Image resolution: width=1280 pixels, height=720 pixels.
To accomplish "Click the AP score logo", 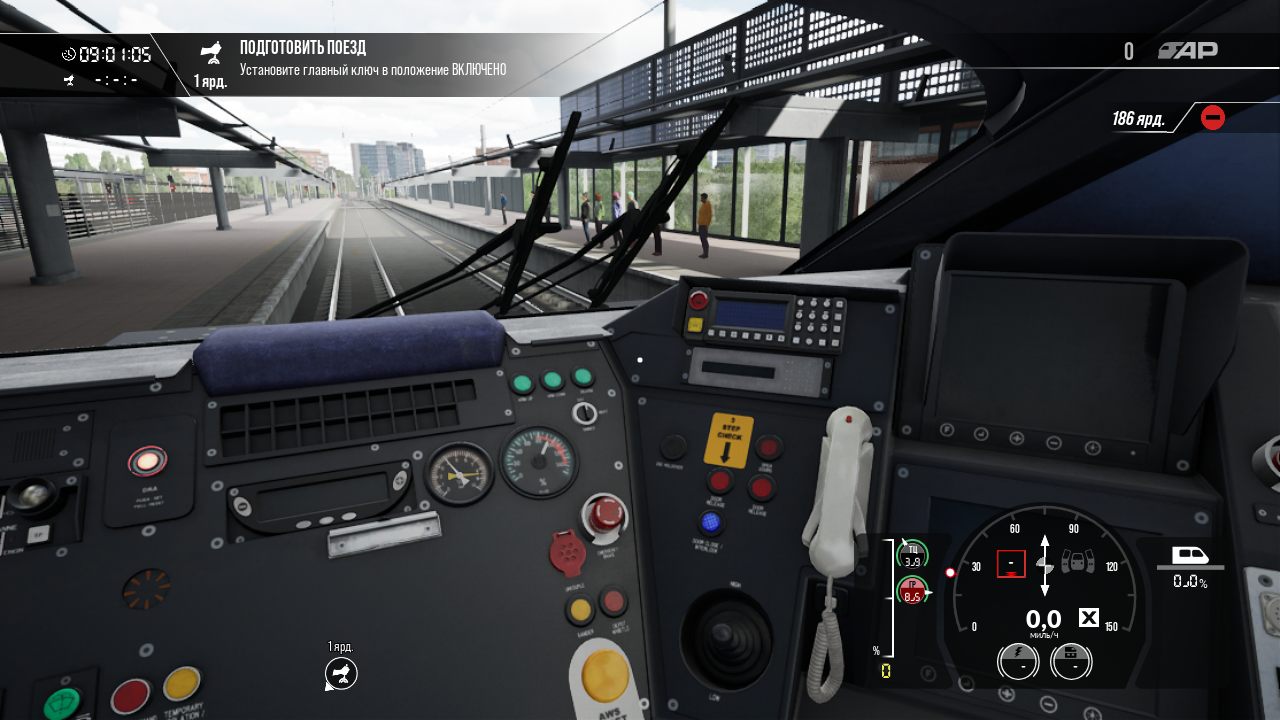I will click(1188, 51).
